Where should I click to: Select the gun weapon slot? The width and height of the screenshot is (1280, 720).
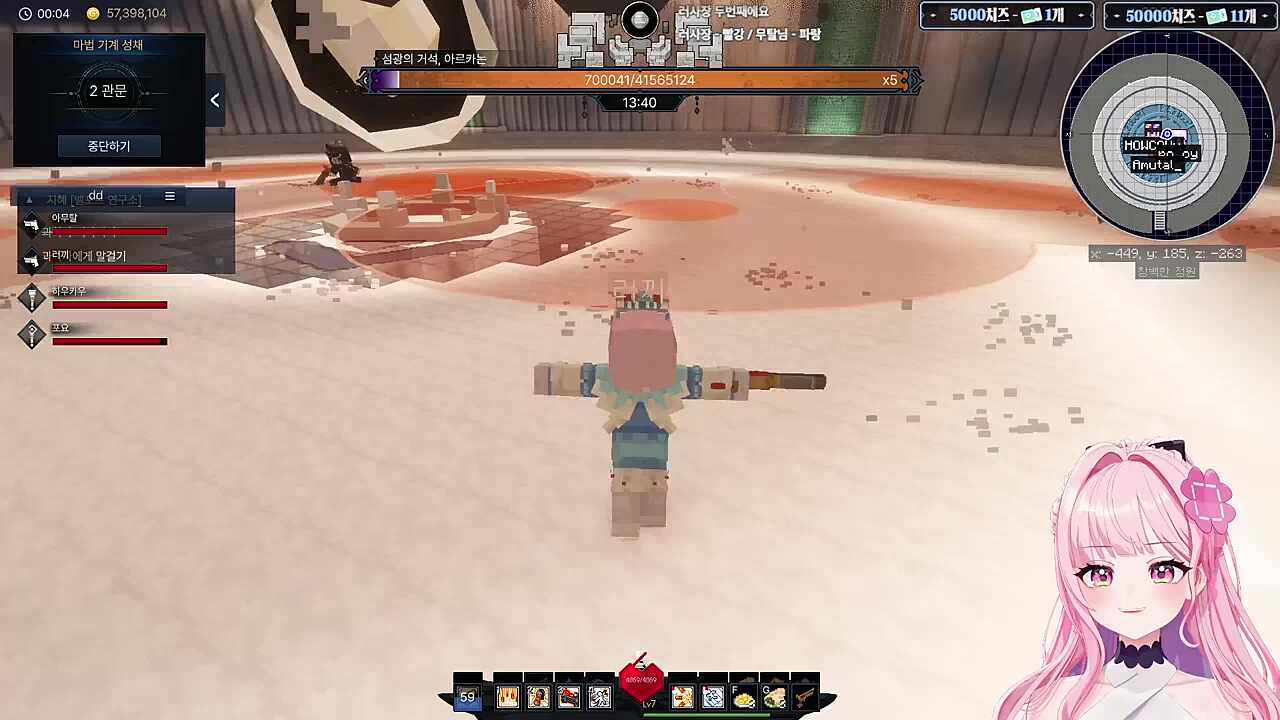[804, 698]
